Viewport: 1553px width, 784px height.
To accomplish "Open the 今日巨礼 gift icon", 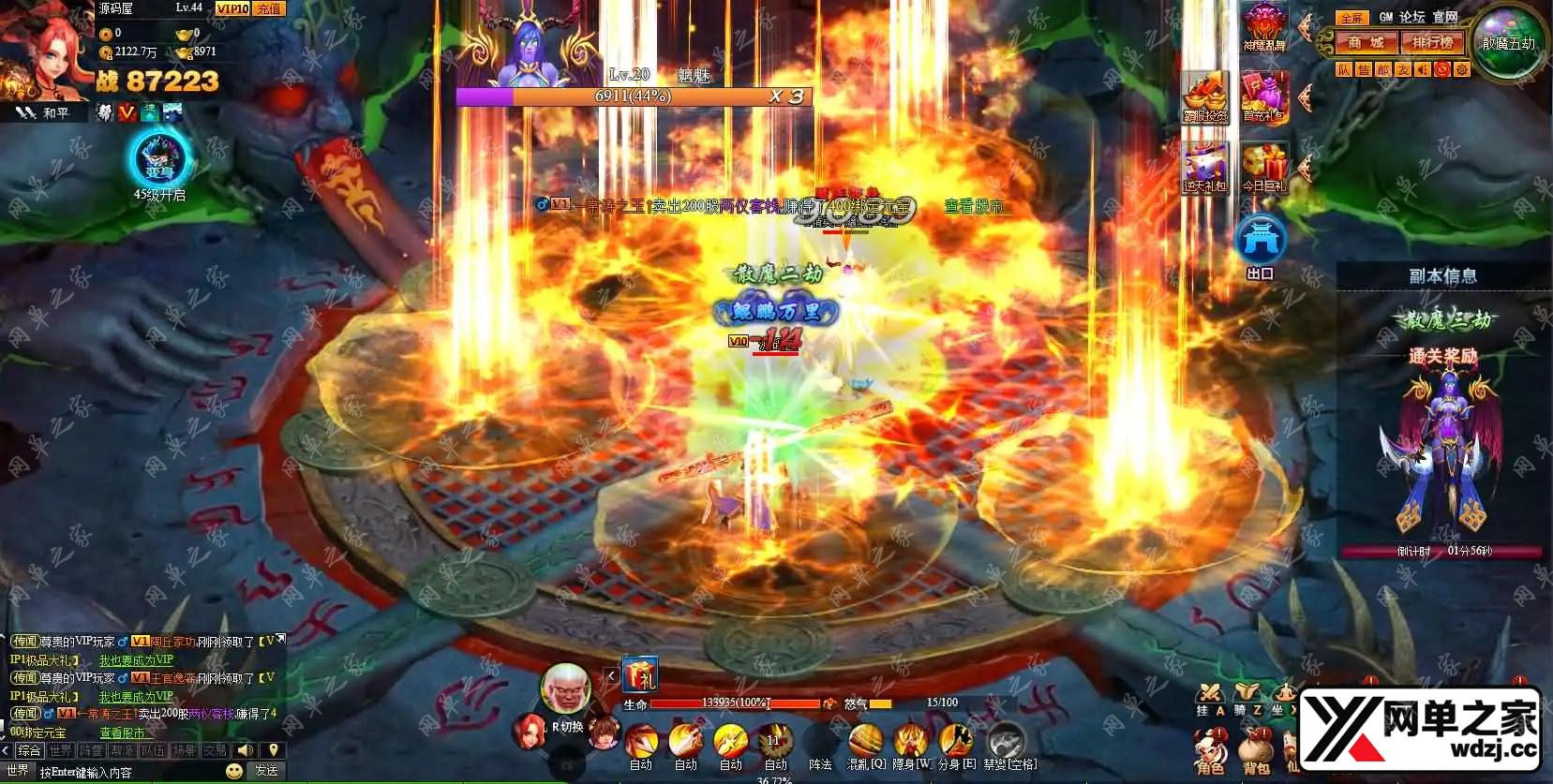I will pyautogui.click(x=1264, y=170).
